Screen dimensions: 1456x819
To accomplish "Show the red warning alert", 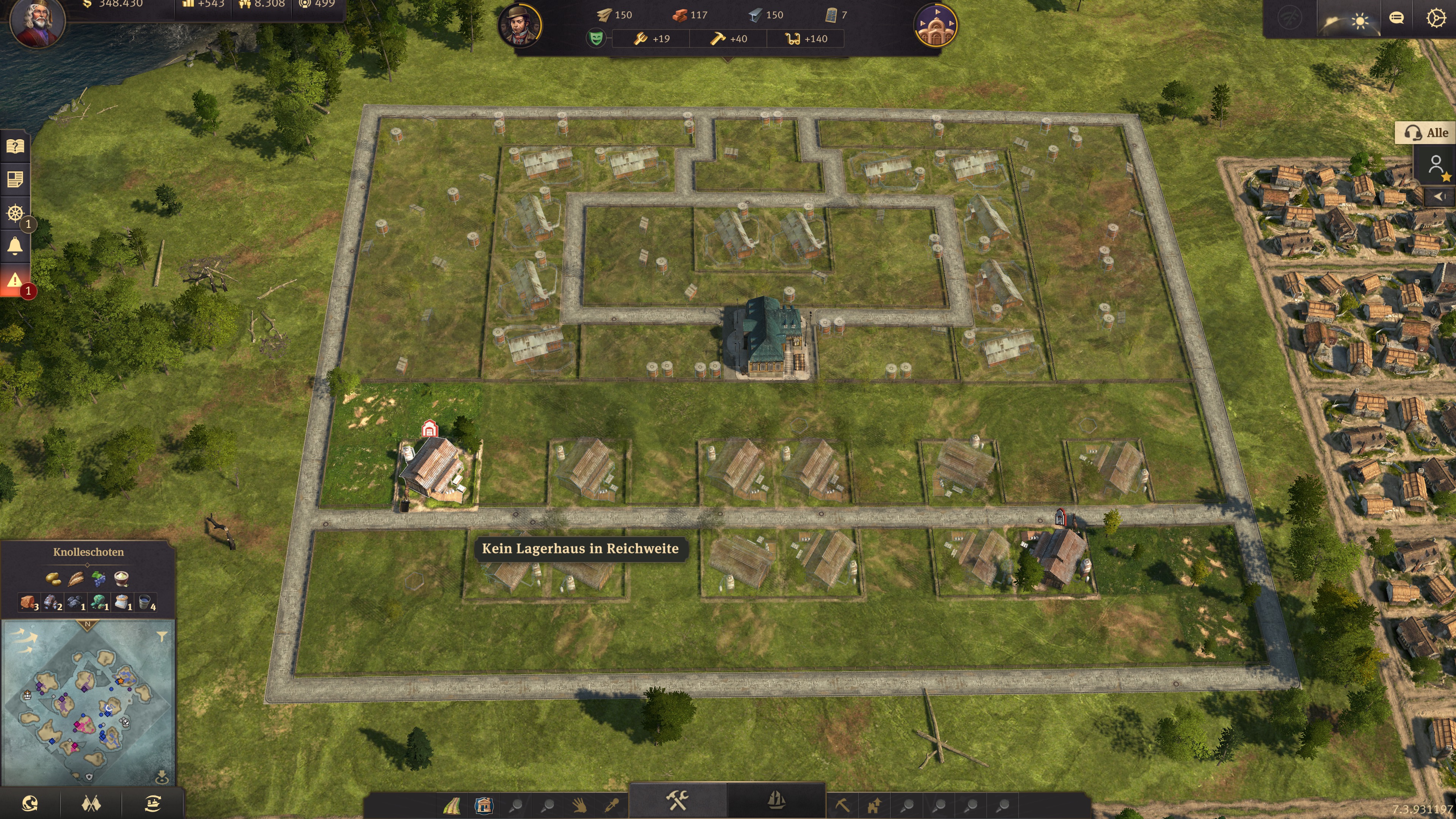I will click(x=15, y=280).
